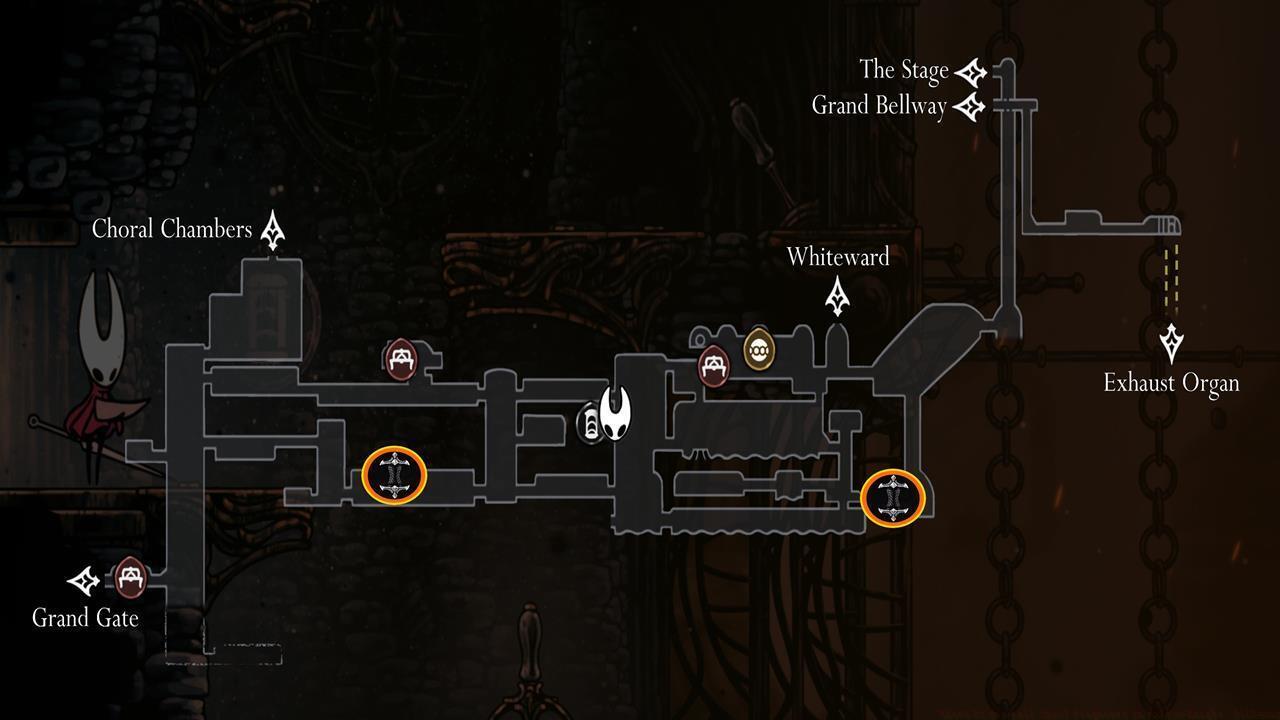Click the small statue icon beside Hornet's marker
The width and height of the screenshot is (1280, 720).
[590, 424]
